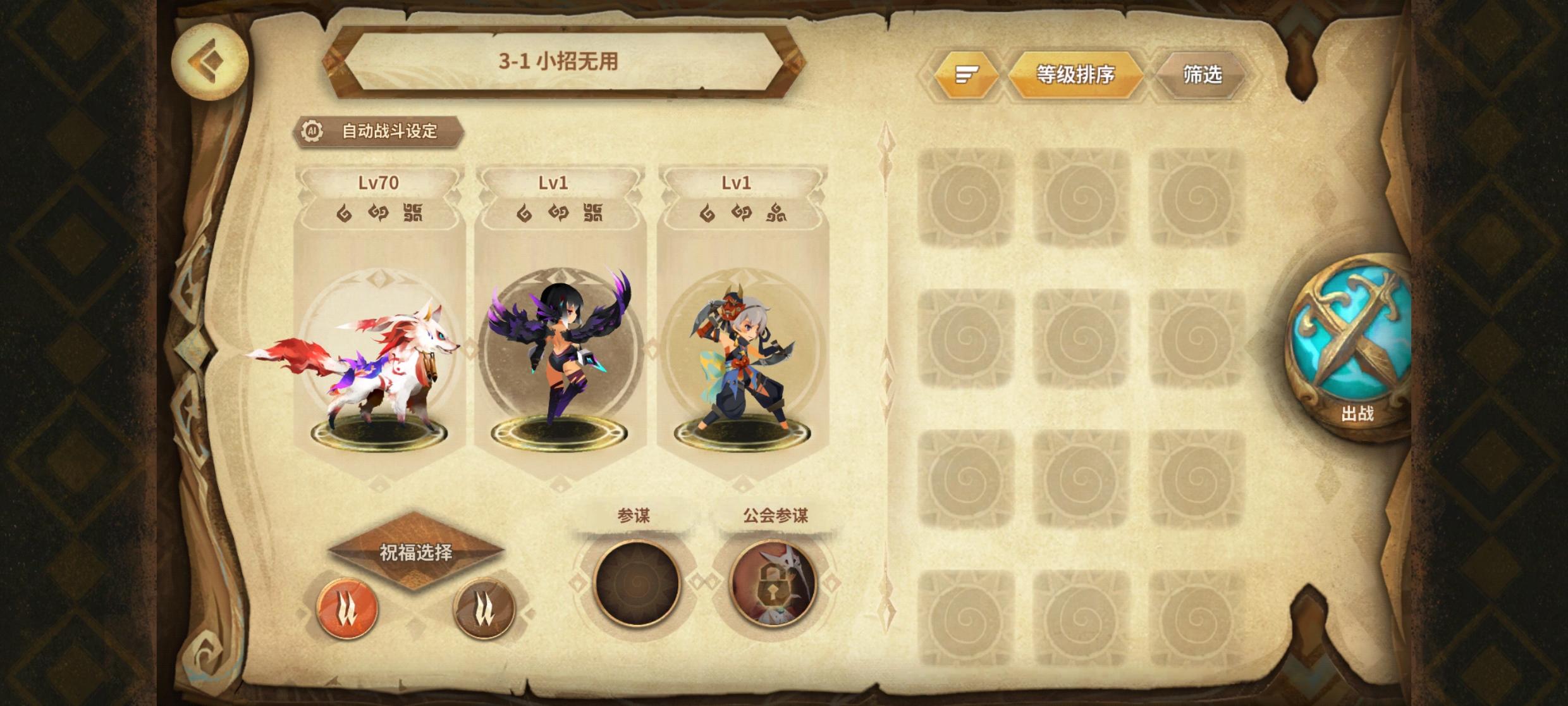Click the last rune icon under the rightmost Lv1

tap(778, 214)
